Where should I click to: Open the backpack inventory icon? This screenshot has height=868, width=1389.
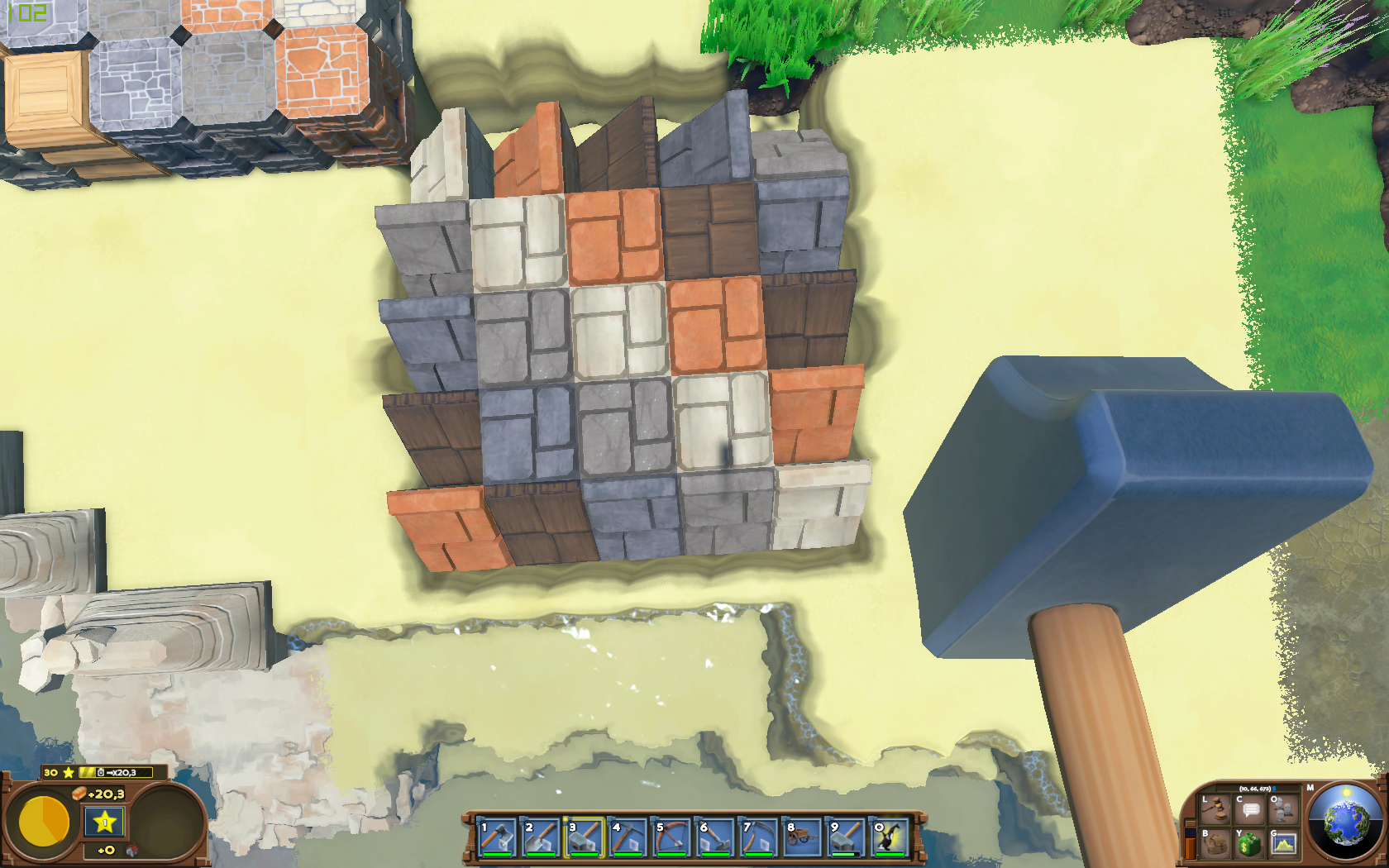1215,844
